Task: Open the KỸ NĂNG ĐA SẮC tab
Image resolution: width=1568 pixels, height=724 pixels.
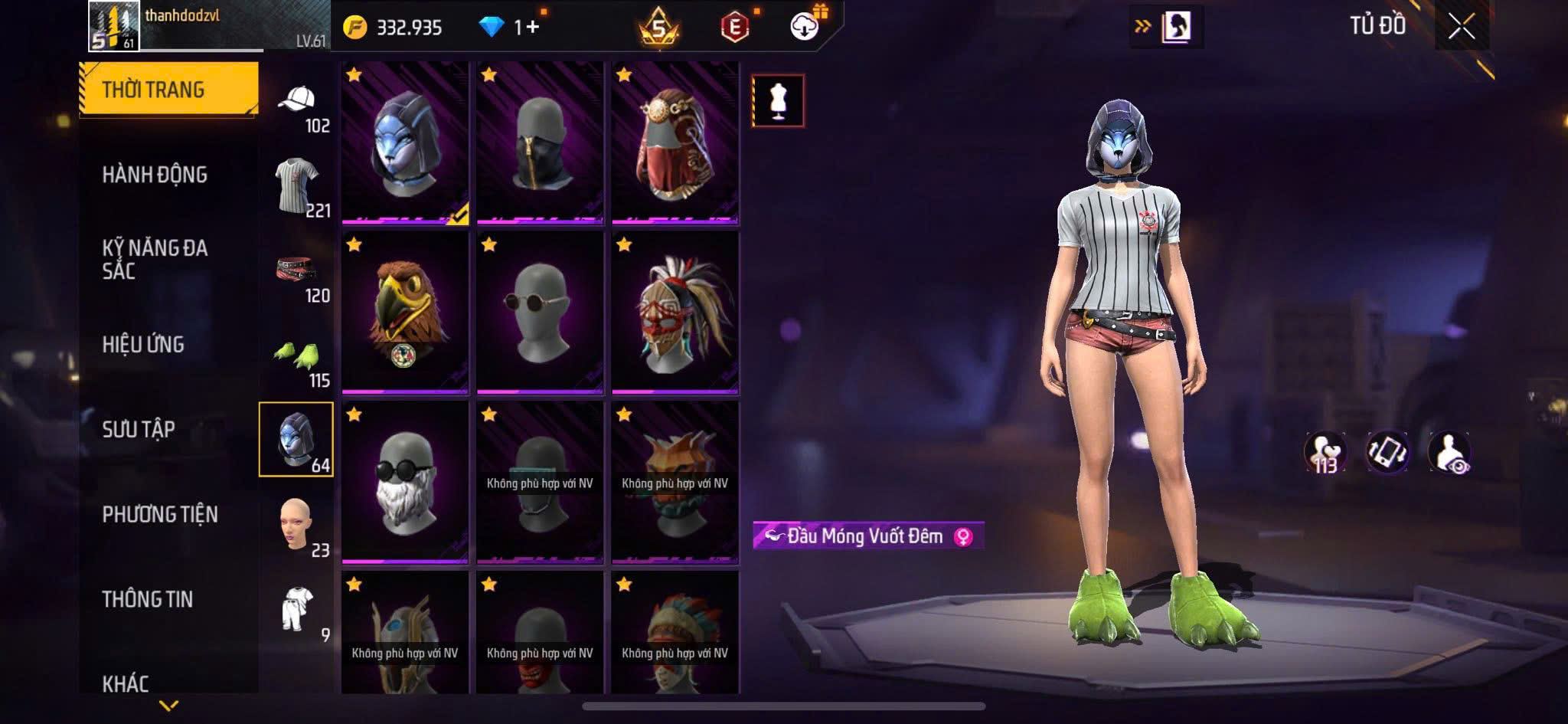Action: (x=155, y=259)
